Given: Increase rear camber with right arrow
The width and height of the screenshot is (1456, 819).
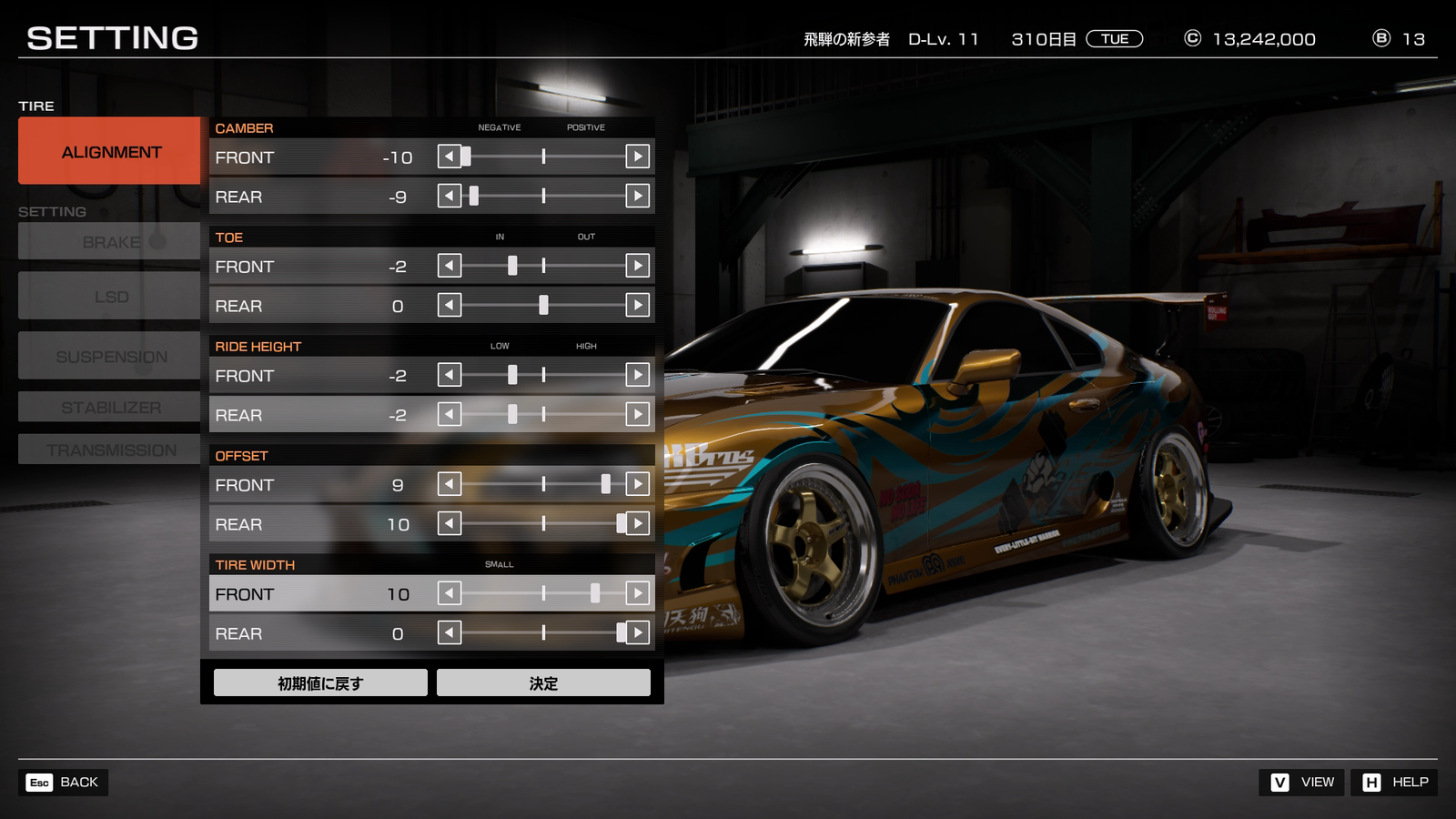Looking at the screenshot, I should (638, 196).
